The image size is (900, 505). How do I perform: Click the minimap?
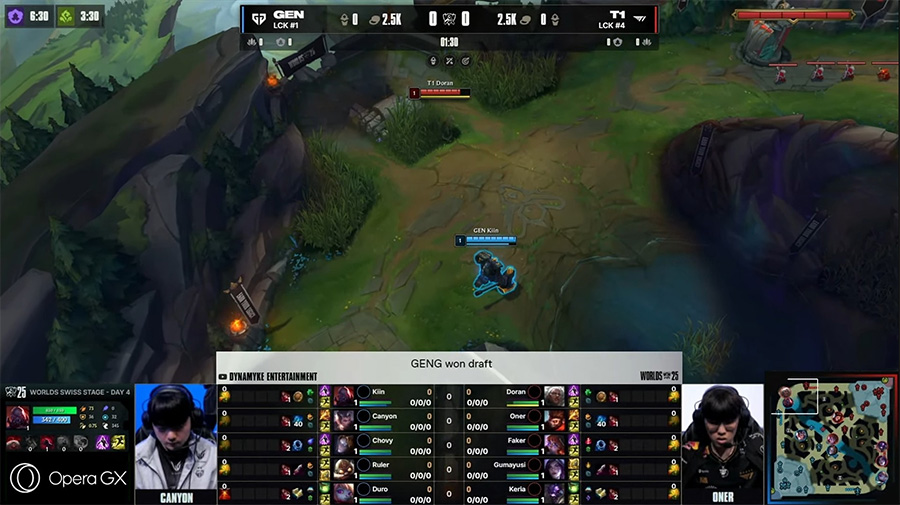(x=832, y=438)
